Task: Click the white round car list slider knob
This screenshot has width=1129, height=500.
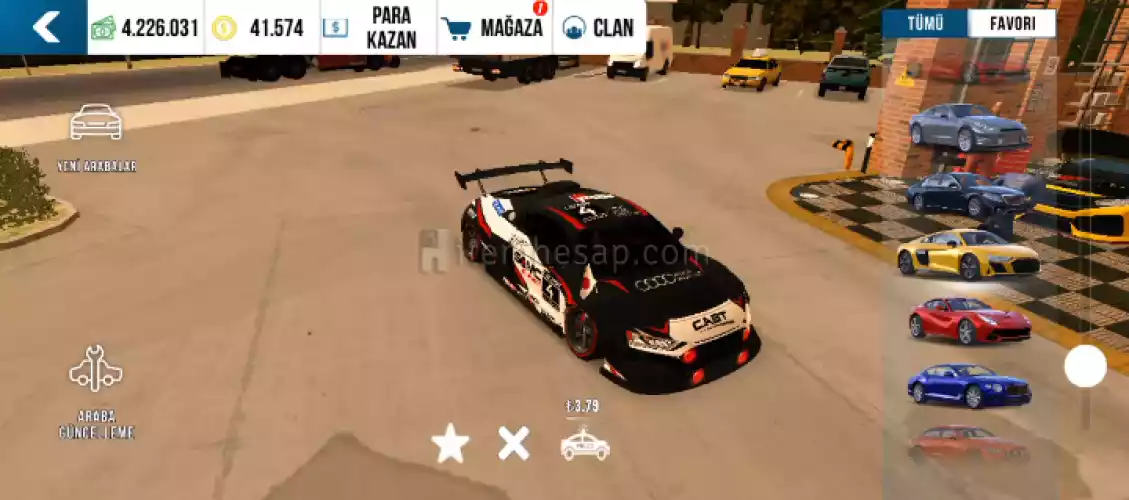Action: pos(1085,366)
